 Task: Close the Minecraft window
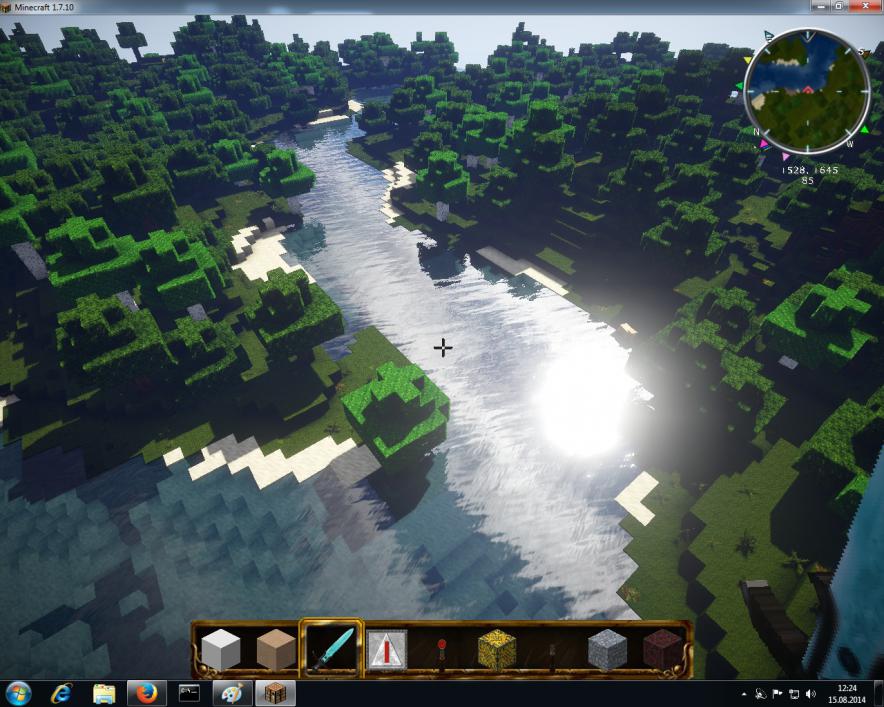[863, 6]
